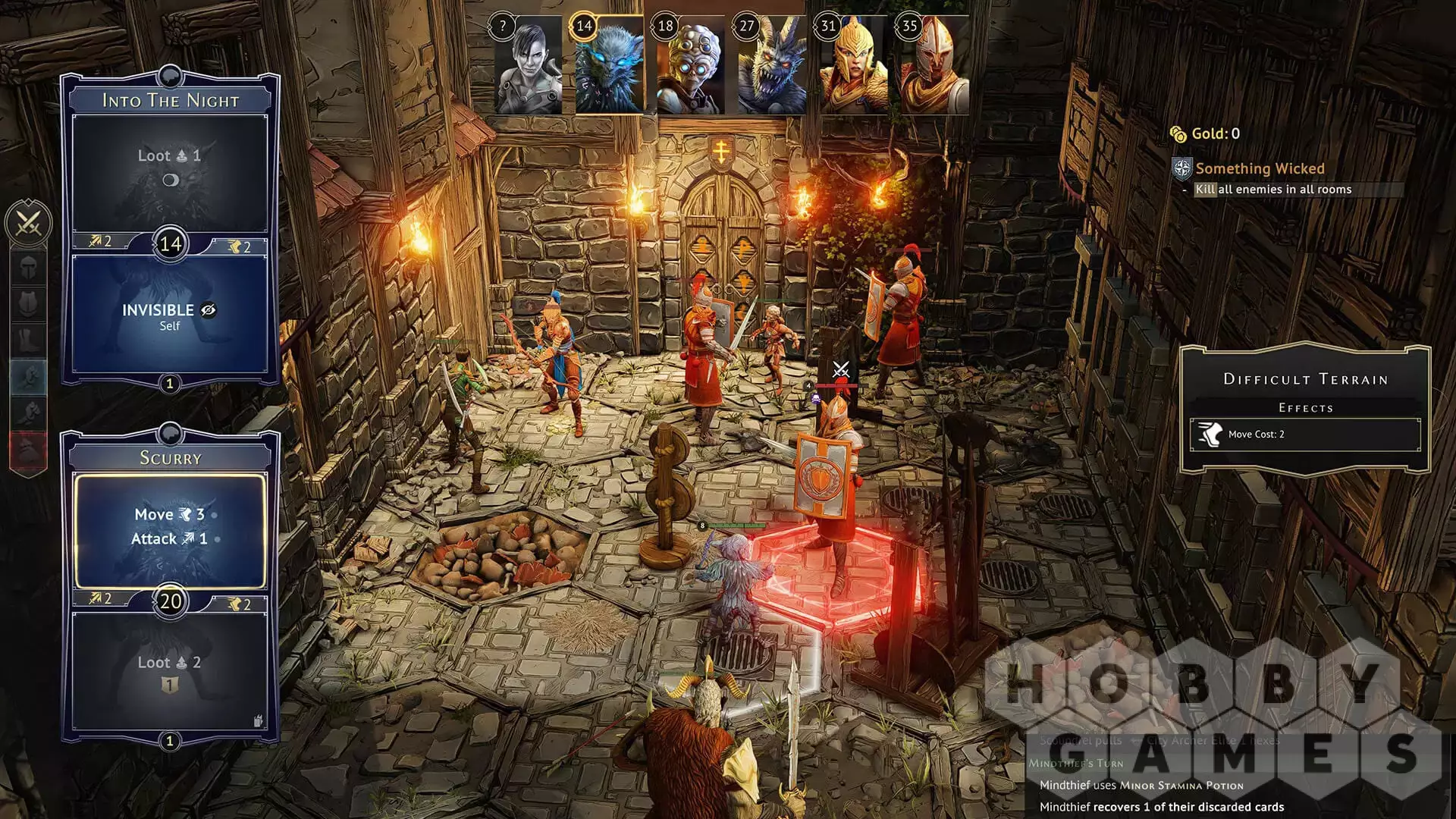
Task: Select the Mindthief portrait with initiative 14
Action: click(x=609, y=66)
